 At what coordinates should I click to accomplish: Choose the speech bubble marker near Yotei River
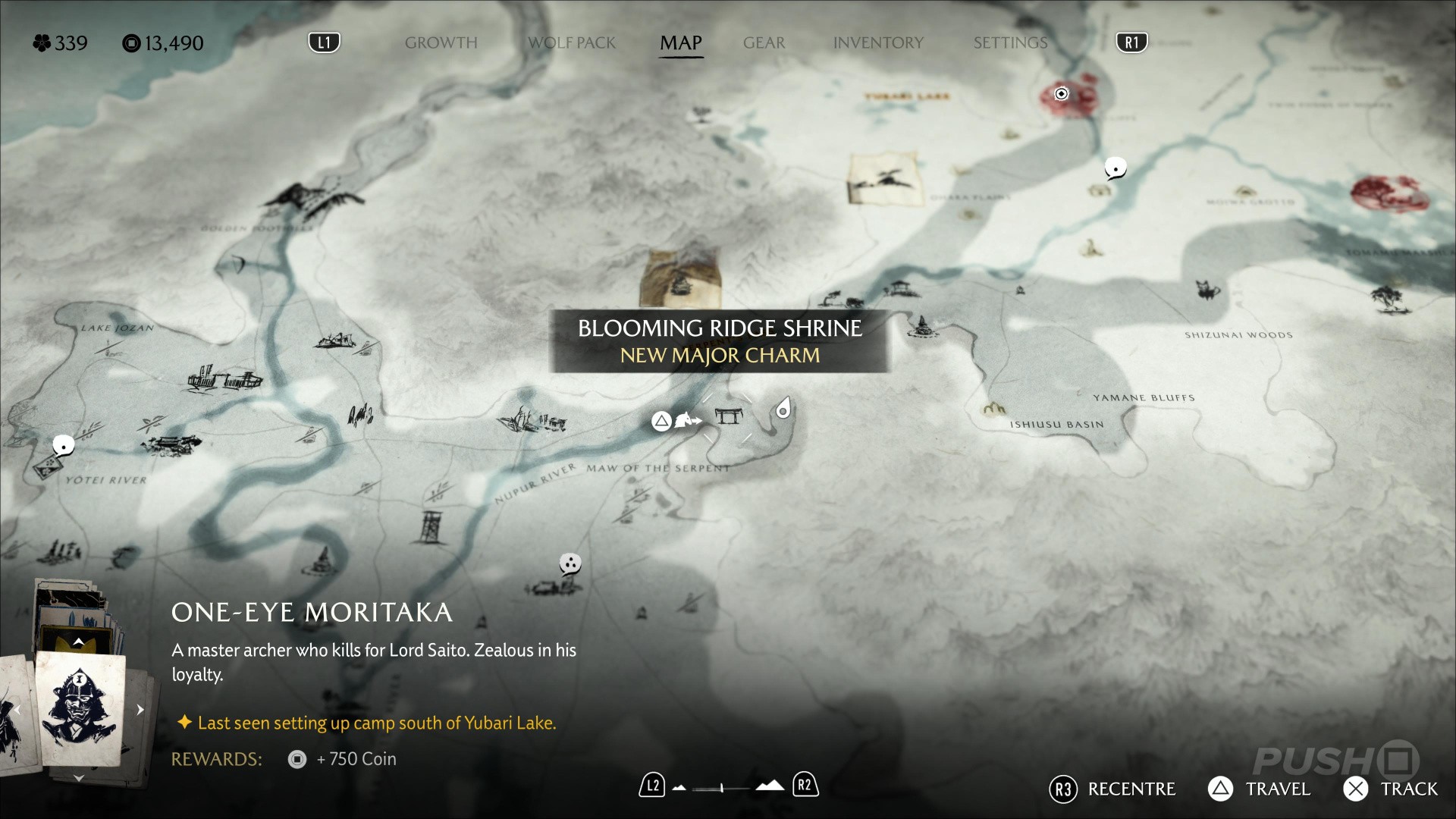pyautogui.click(x=64, y=445)
